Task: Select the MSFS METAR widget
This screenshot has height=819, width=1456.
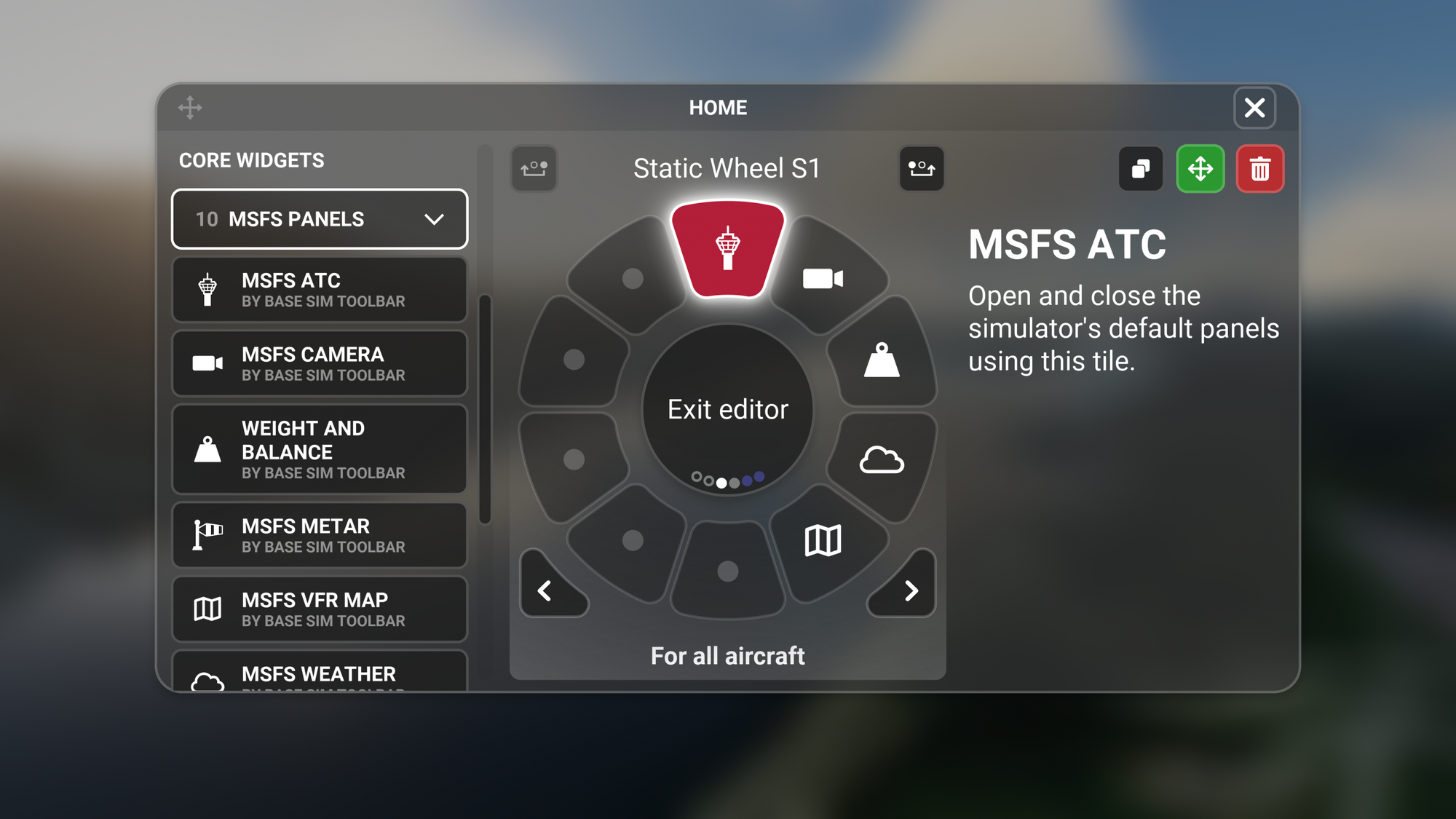Action: pos(320,535)
